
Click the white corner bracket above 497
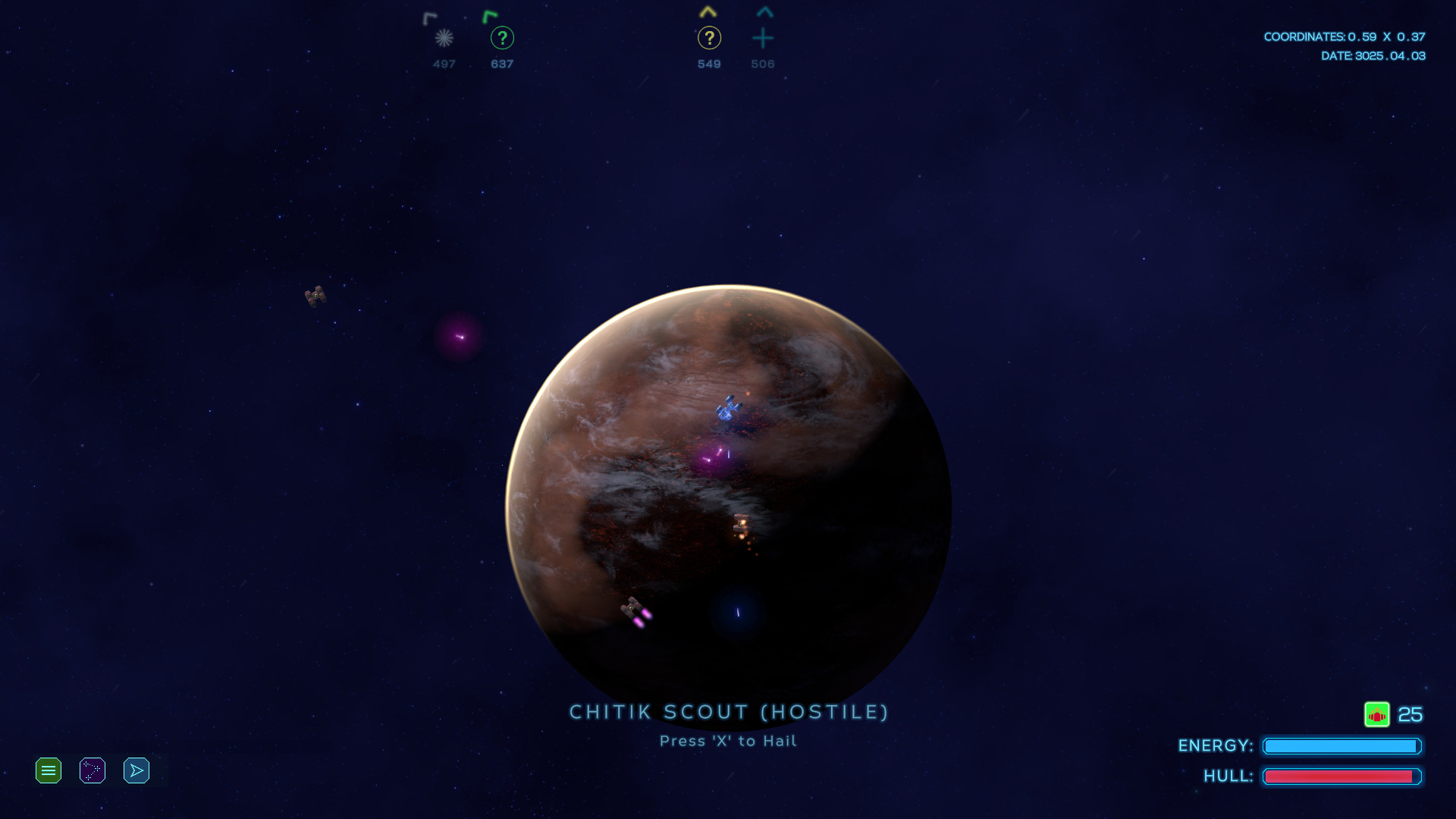(430, 16)
